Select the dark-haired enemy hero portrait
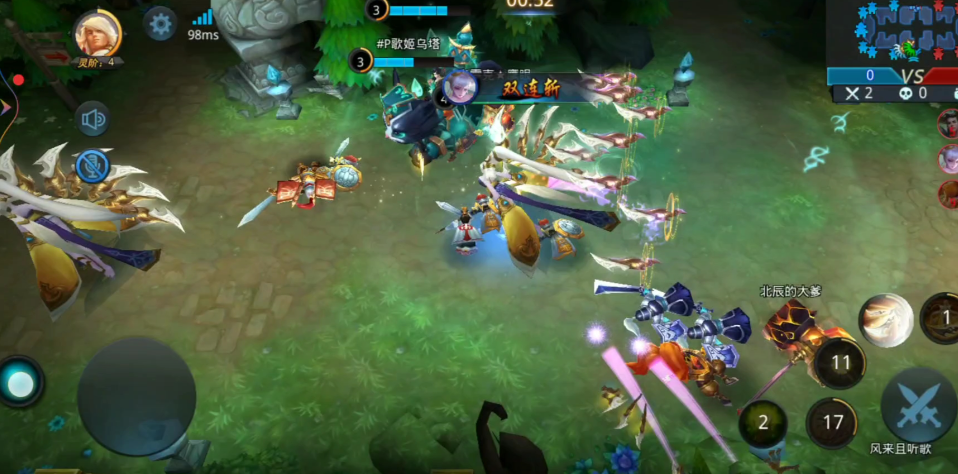This screenshot has width=958, height=474. tap(948, 124)
